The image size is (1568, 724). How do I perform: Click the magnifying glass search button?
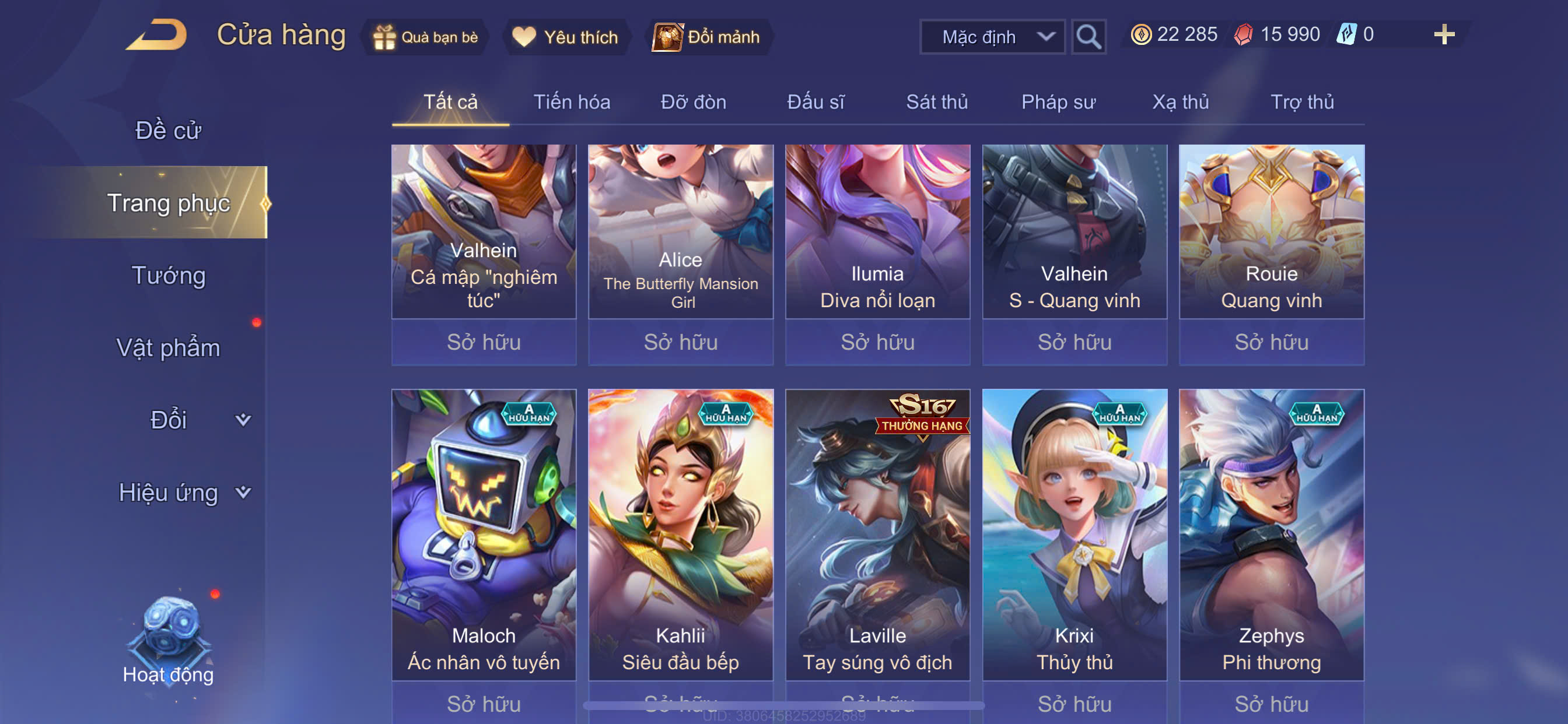coord(1088,37)
